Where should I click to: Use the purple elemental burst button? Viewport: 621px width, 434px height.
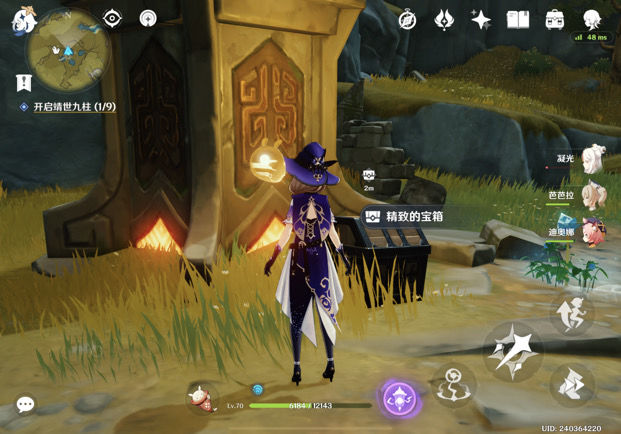[x=399, y=398]
